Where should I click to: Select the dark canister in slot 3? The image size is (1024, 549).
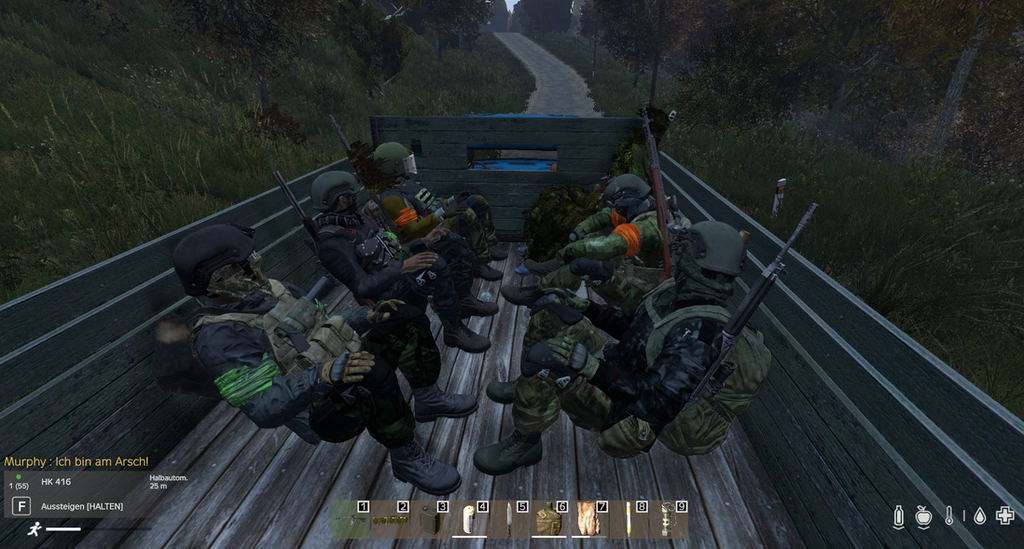[430, 520]
